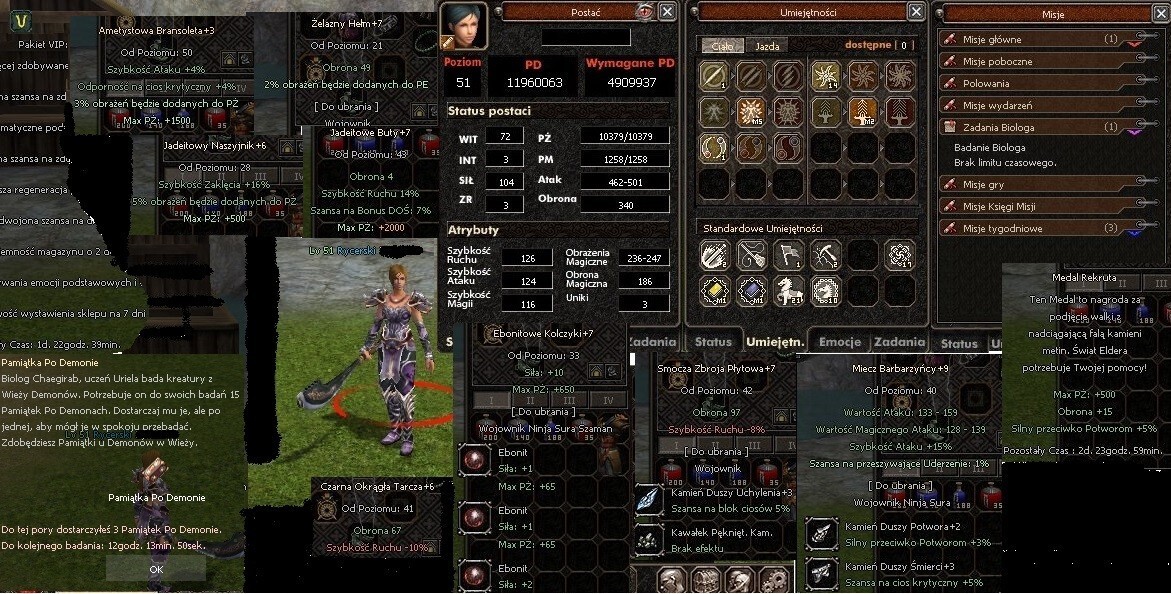The height and width of the screenshot is (594, 1171).
Task: Close the Postać character window
Action: [x=667, y=11]
